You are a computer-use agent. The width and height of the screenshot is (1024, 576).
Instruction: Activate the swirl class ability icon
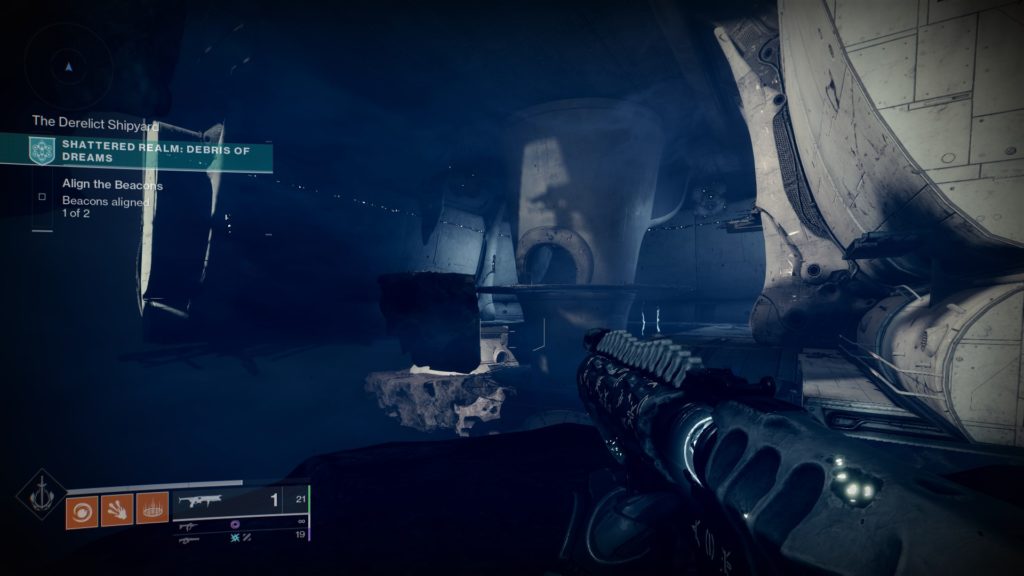81,511
